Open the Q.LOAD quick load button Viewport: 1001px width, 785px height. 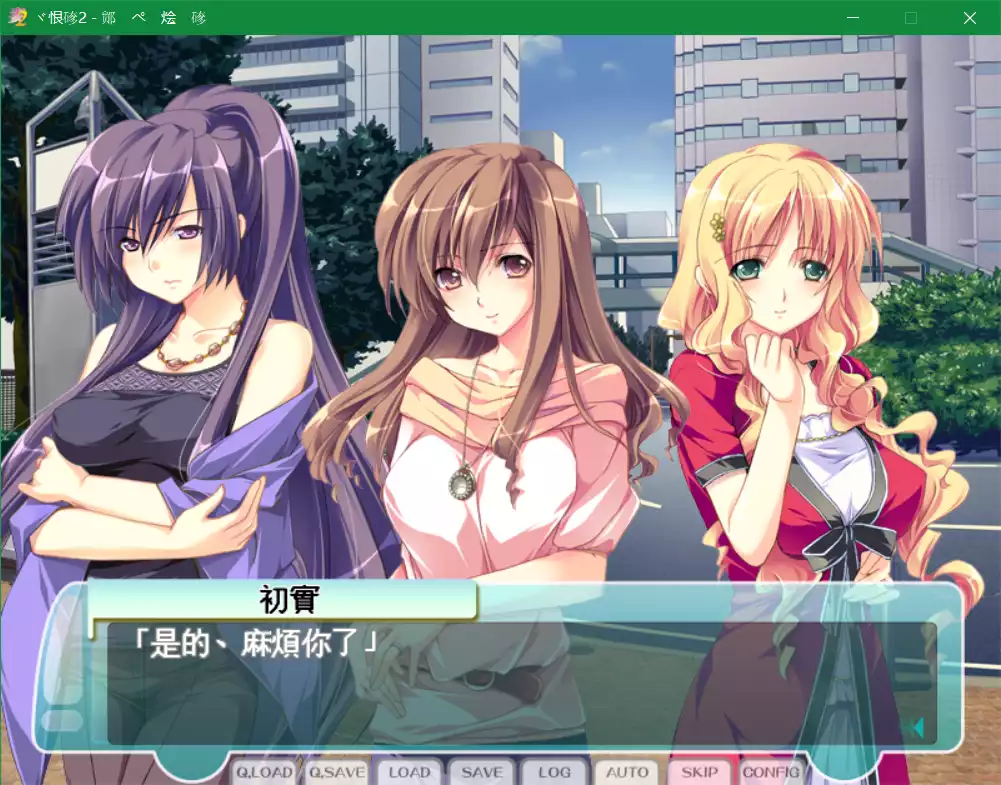[265, 772]
